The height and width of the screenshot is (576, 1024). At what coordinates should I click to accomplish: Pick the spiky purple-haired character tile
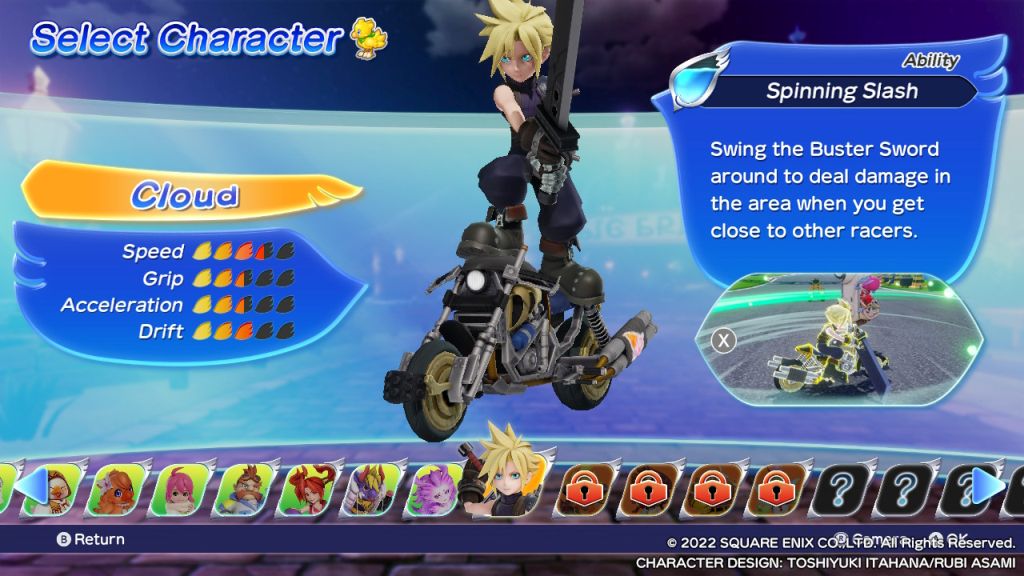click(436, 488)
